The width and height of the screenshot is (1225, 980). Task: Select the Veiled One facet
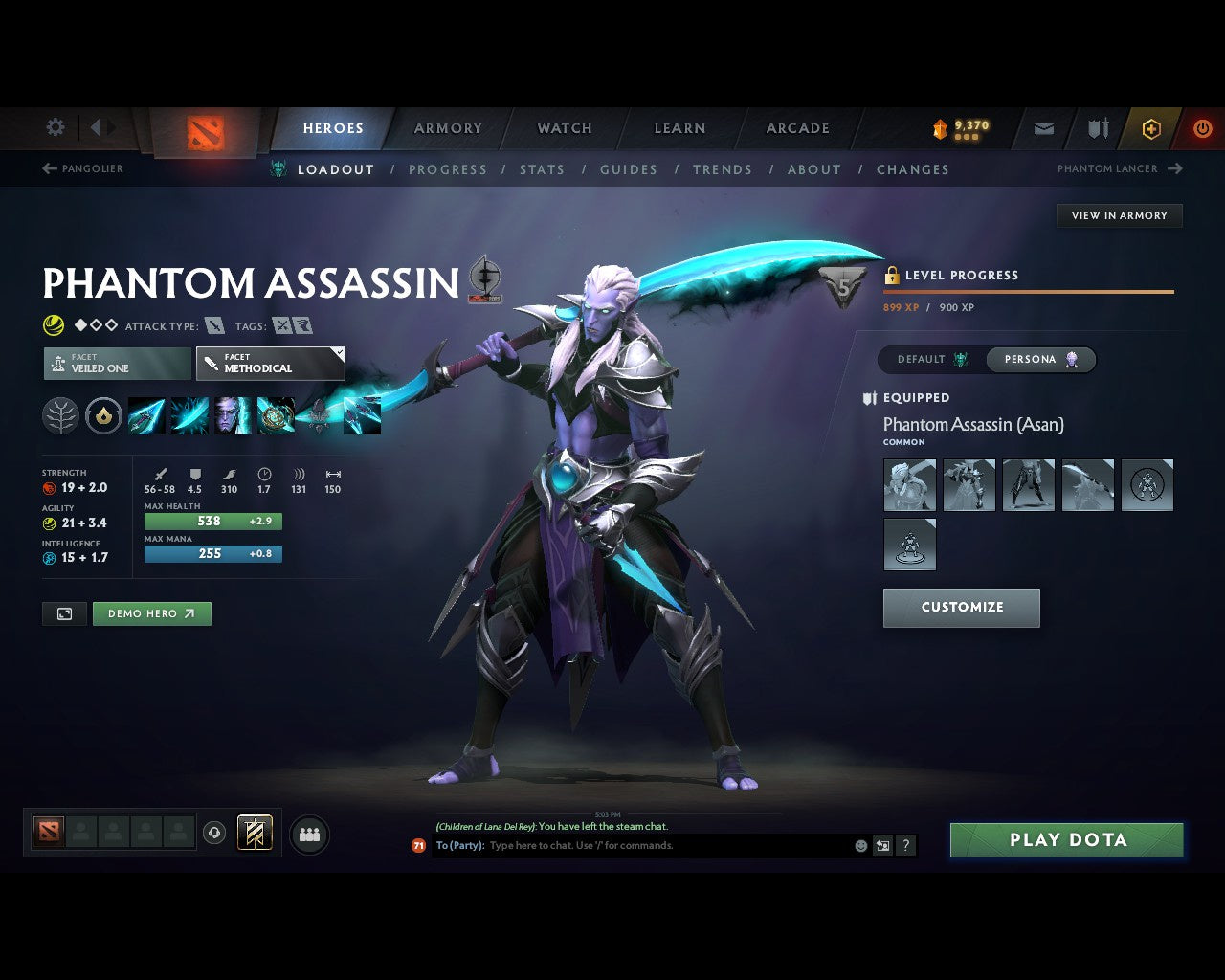[117, 364]
